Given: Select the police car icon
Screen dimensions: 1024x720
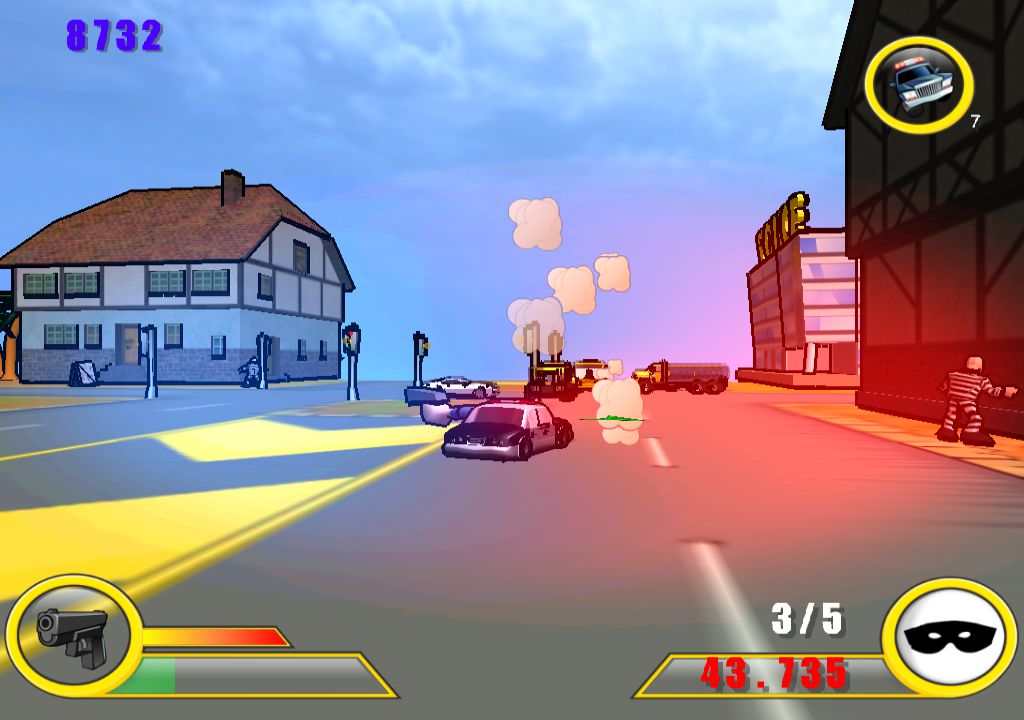Looking at the screenshot, I should [918, 85].
